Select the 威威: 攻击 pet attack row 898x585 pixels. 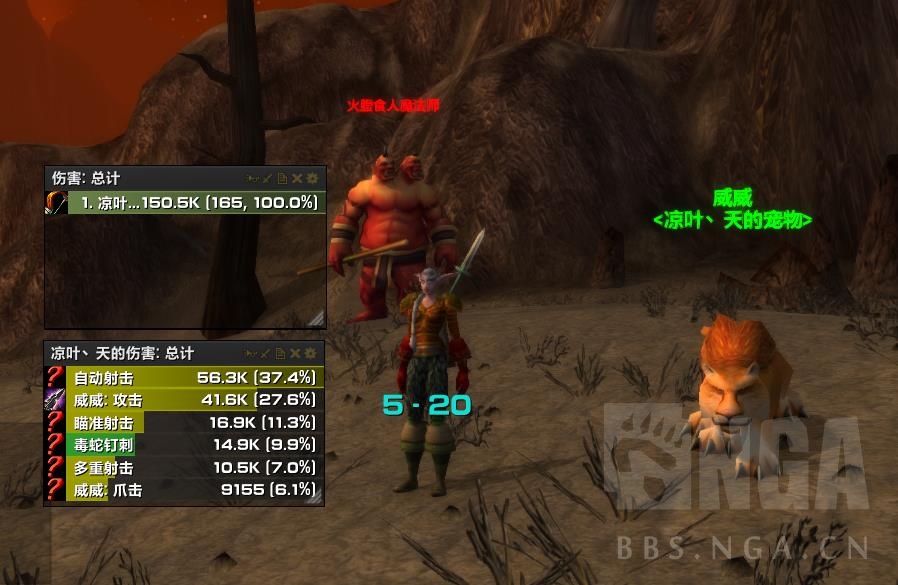click(185, 400)
